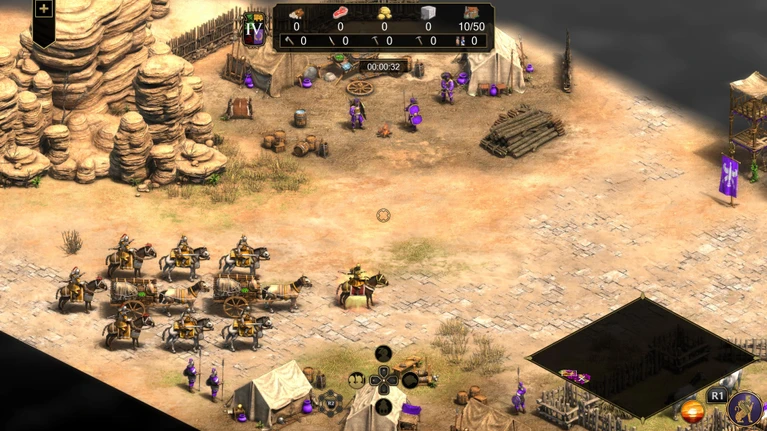Select the rearing horse emblem icon
This screenshot has height=431, width=767.
pyautogui.click(x=745, y=408)
